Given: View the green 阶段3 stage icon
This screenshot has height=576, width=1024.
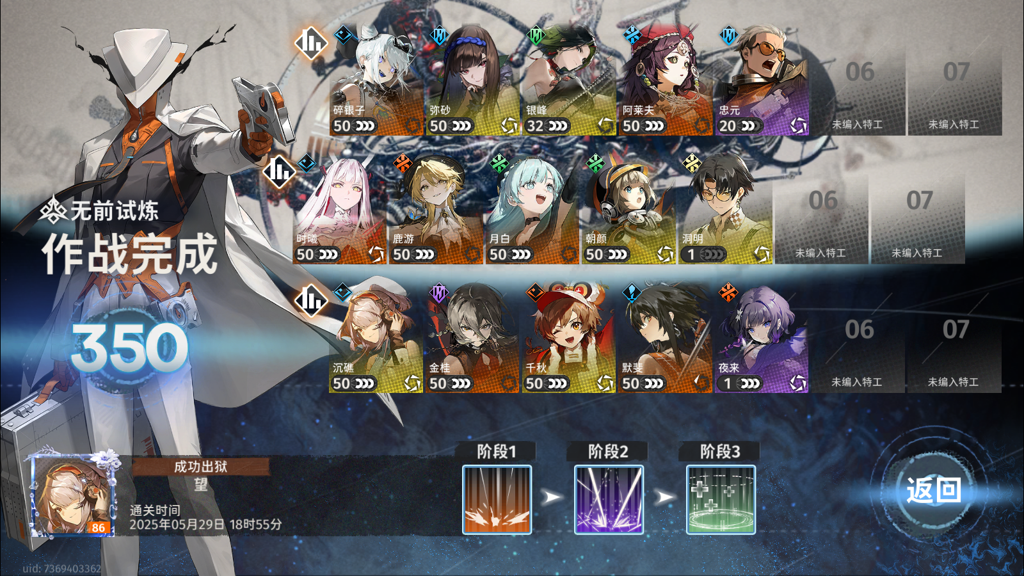Looking at the screenshot, I should pyautogui.click(x=721, y=499).
